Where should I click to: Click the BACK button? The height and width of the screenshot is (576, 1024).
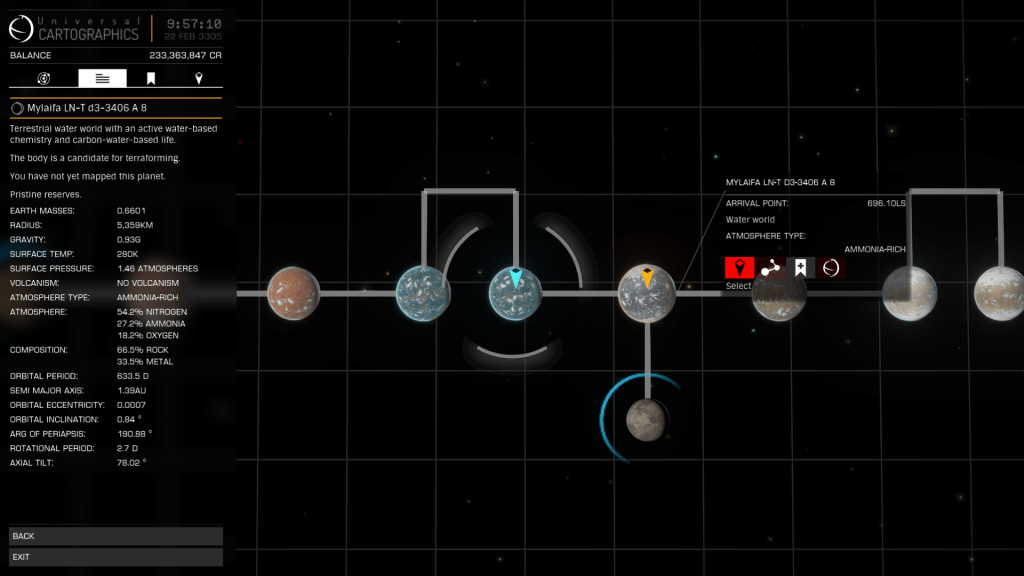pyautogui.click(x=115, y=536)
